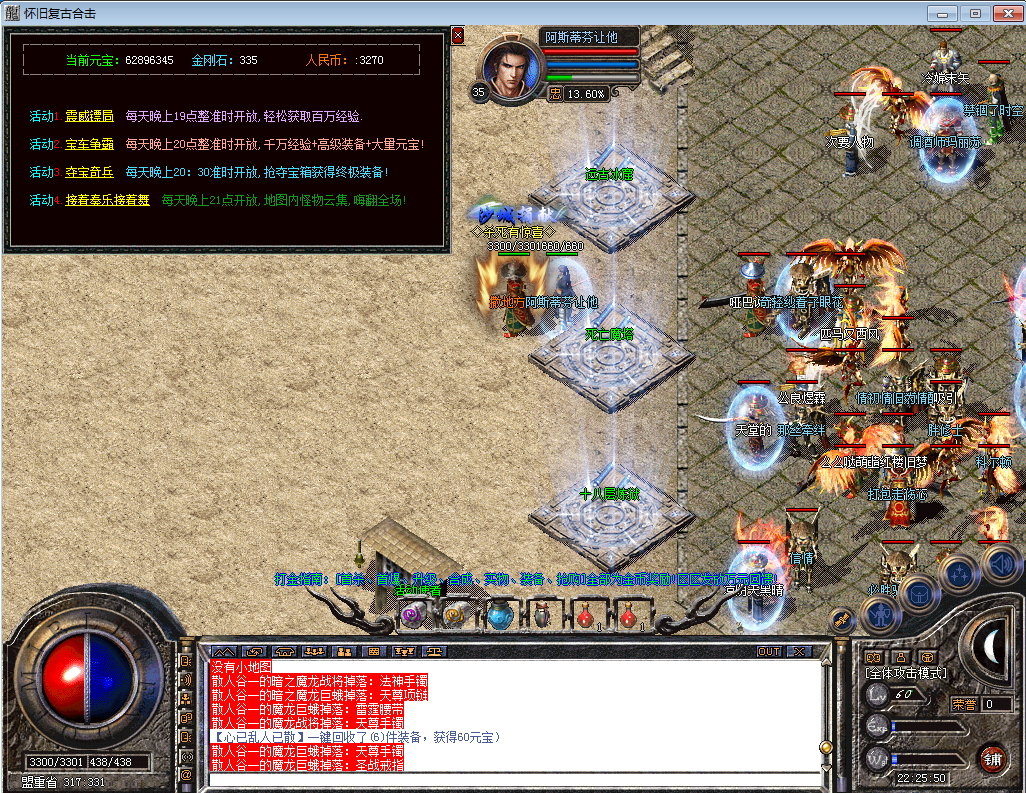Switch the 全体攻击模式 attack mode label
Viewport: 1026px width, 793px height.
(906, 673)
